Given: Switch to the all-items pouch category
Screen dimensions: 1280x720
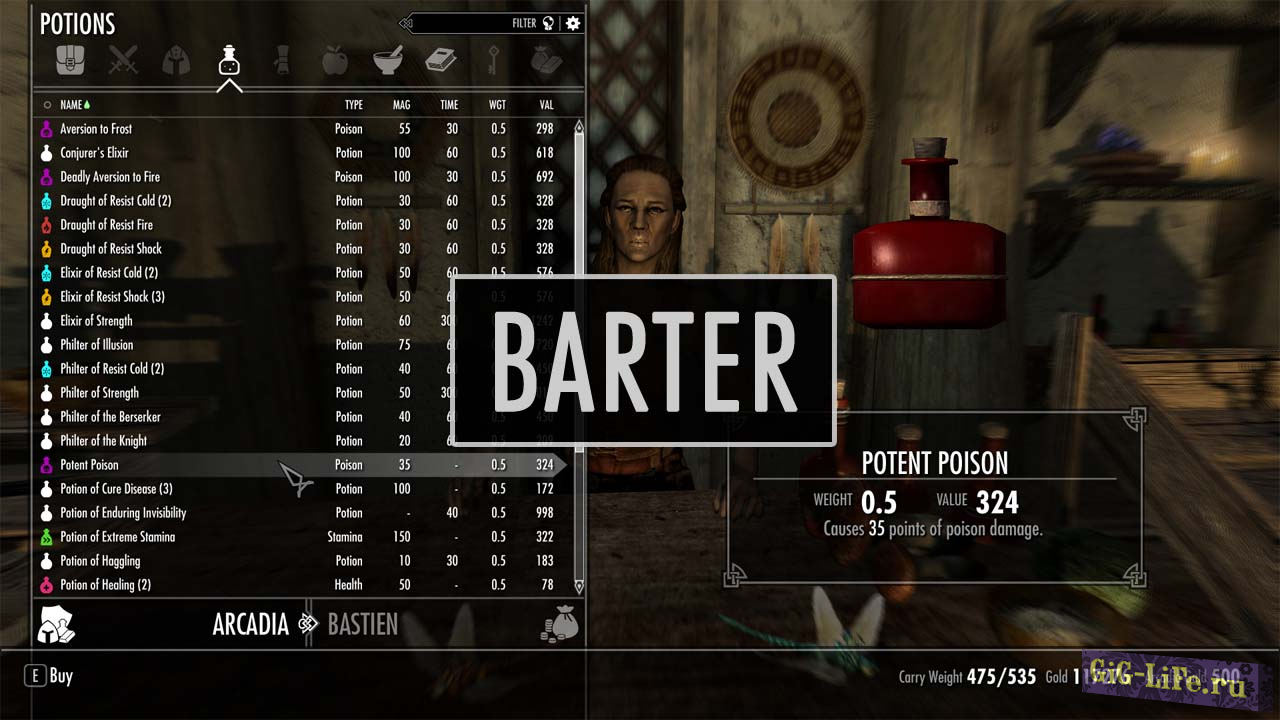Looking at the screenshot, I should pos(71,61).
